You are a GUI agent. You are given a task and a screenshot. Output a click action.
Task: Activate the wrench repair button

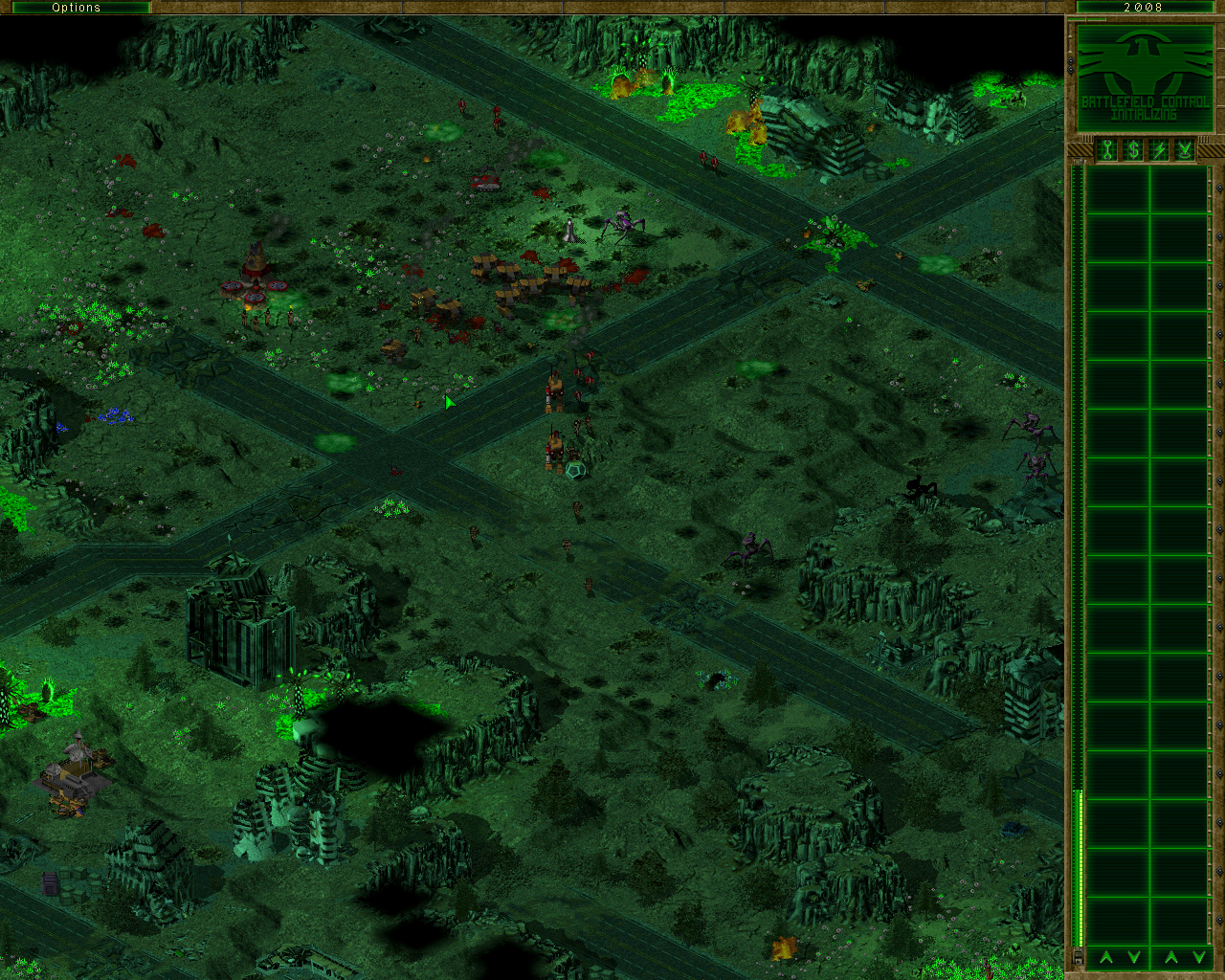coord(1107,150)
